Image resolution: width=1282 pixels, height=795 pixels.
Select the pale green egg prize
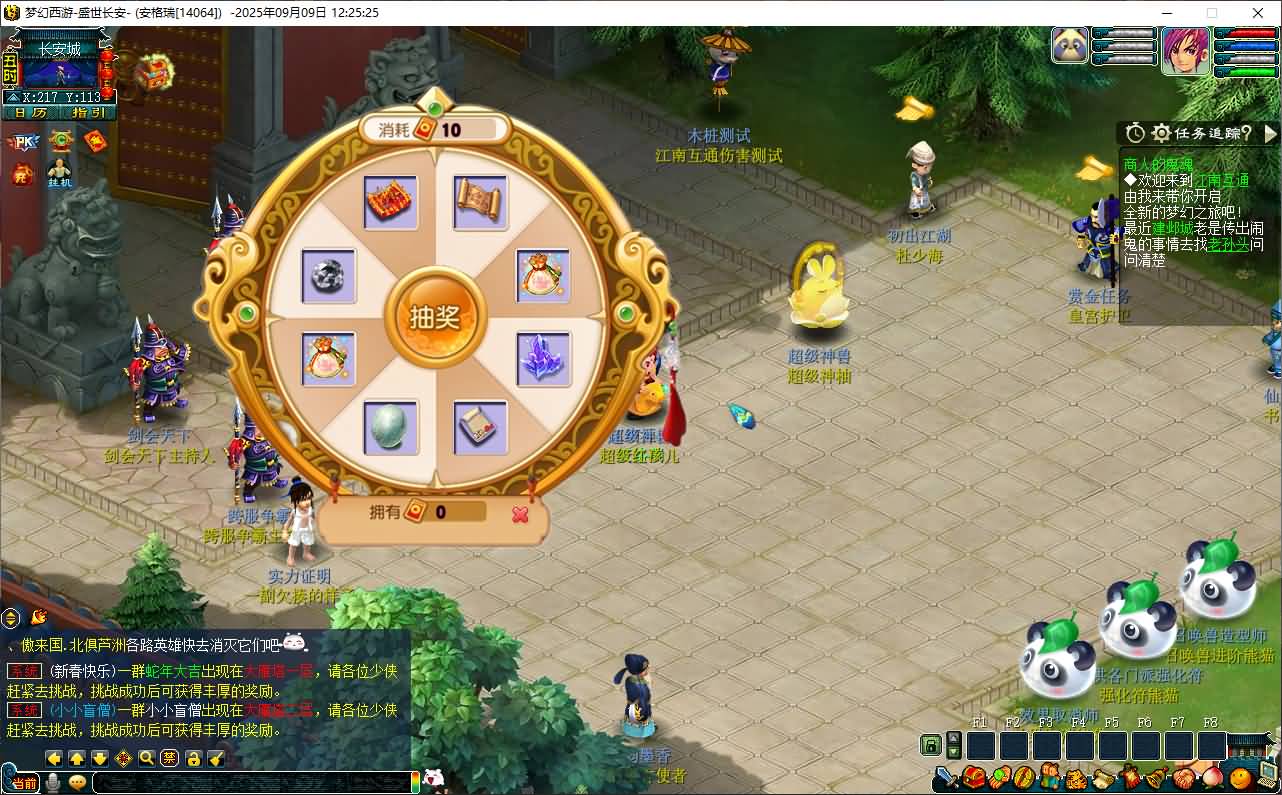390,427
